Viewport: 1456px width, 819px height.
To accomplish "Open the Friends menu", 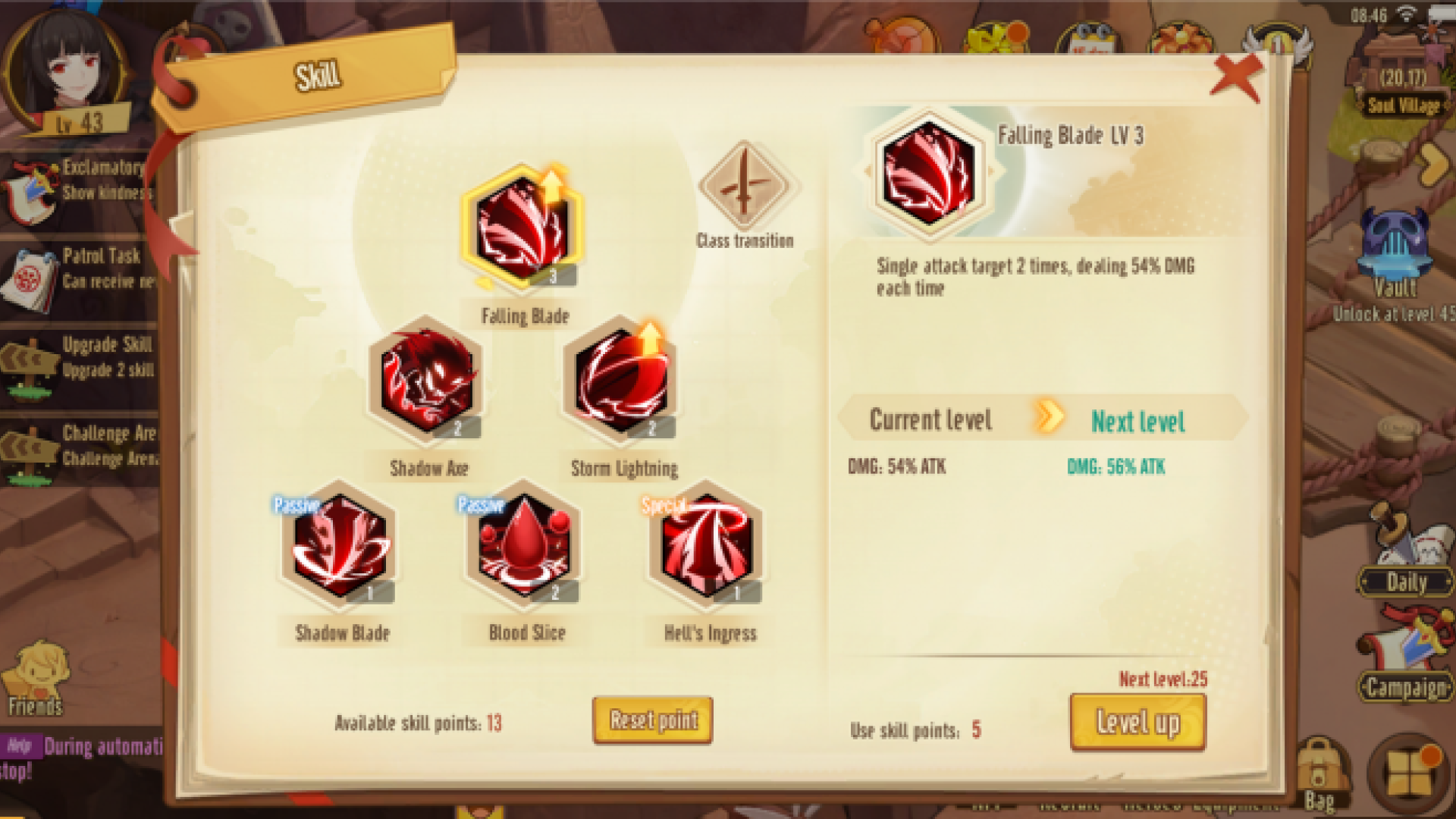I will (36, 679).
